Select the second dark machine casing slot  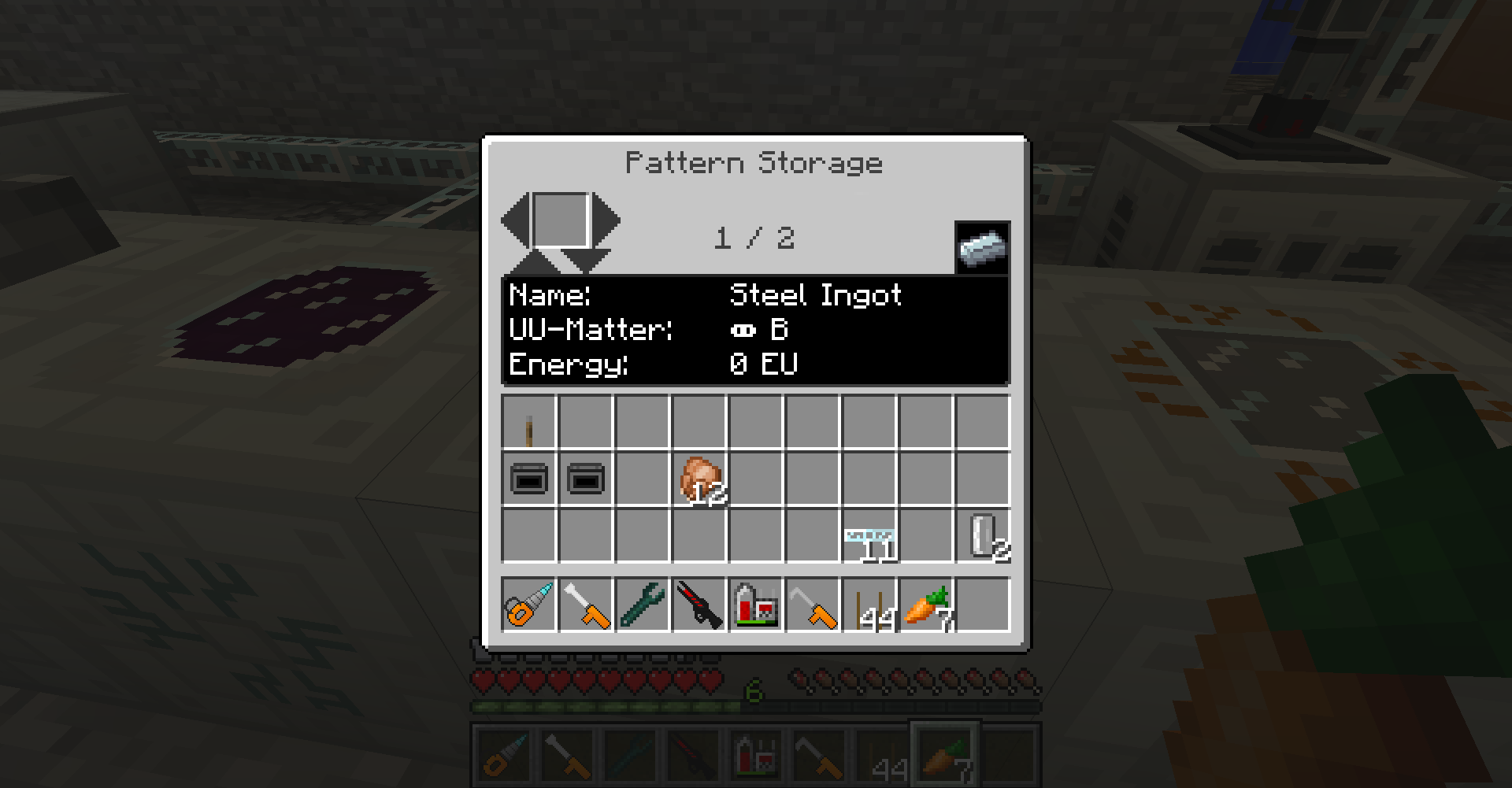[586, 479]
